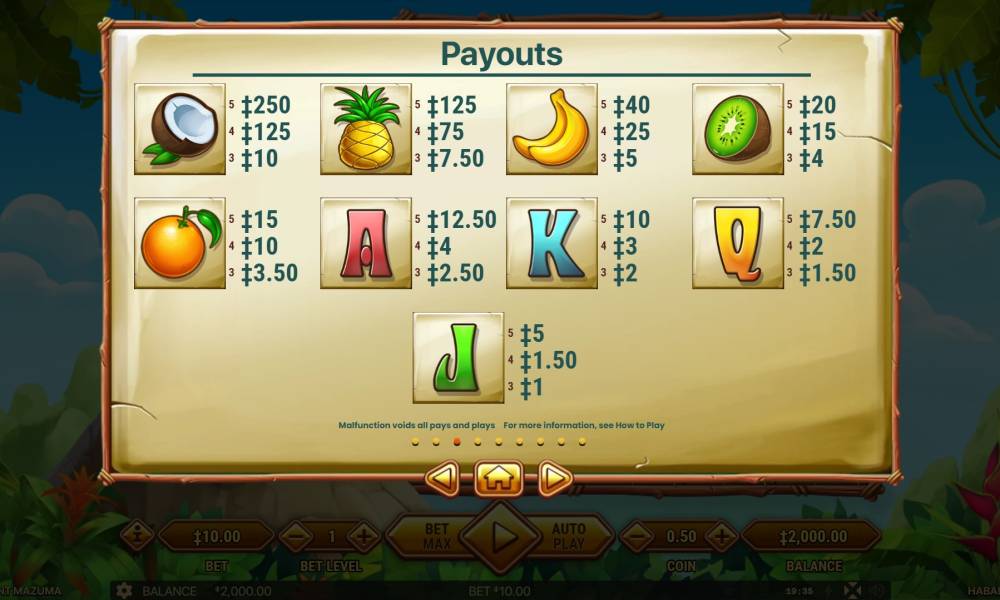Raise the coin value
This screenshot has width=1000, height=600.
[x=721, y=537]
